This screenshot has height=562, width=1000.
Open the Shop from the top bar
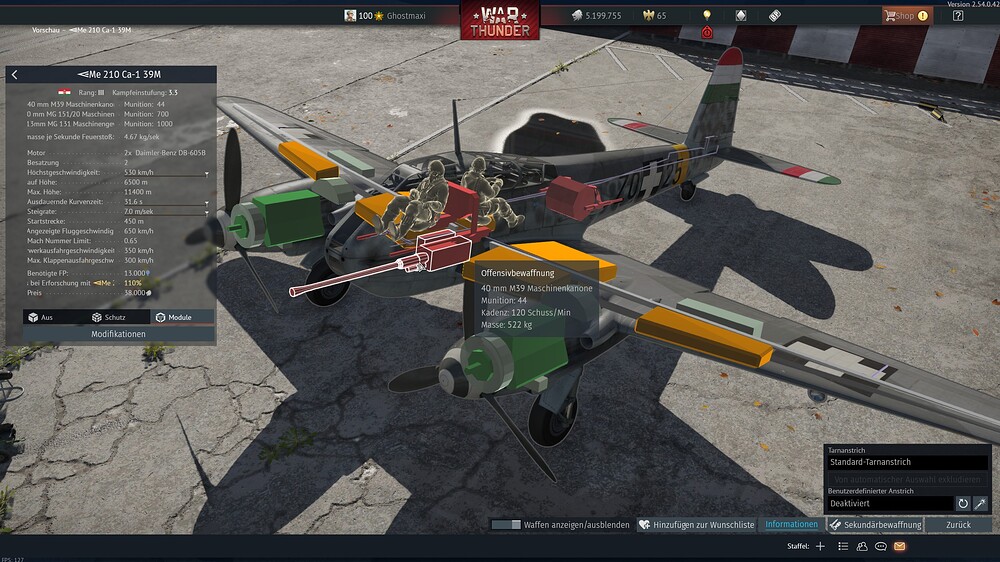click(905, 16)
